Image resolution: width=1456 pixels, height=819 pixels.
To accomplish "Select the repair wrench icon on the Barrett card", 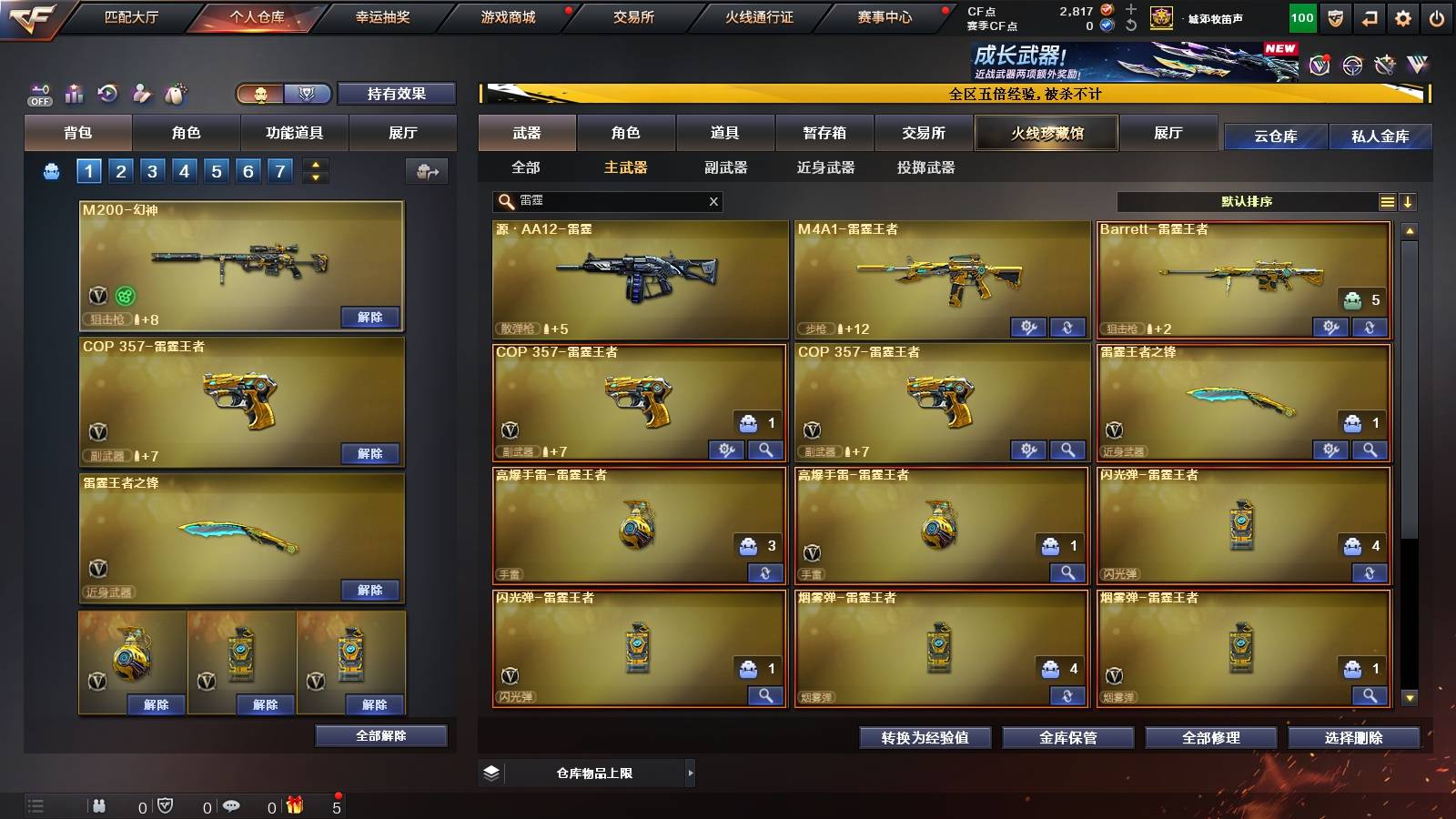I will tap(1330, 328).
